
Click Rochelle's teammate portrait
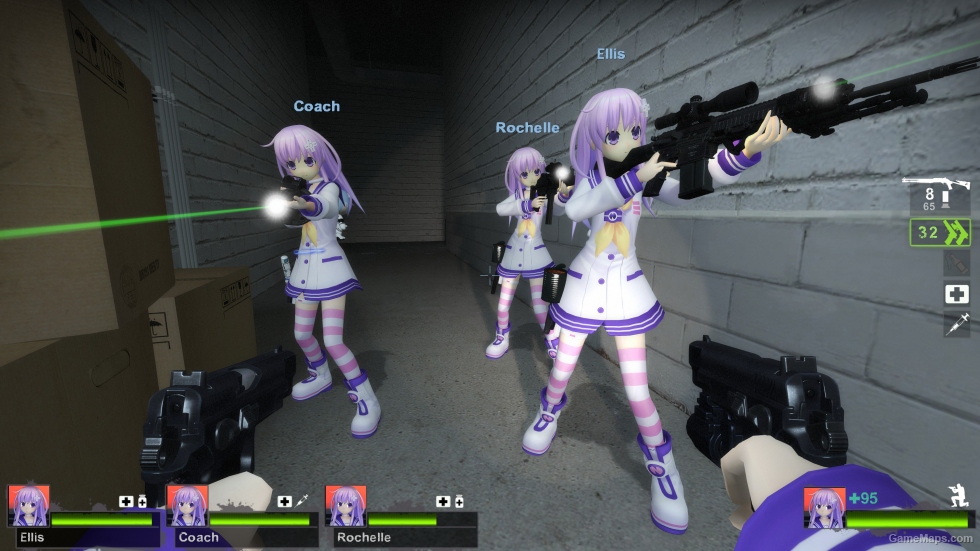346,506
